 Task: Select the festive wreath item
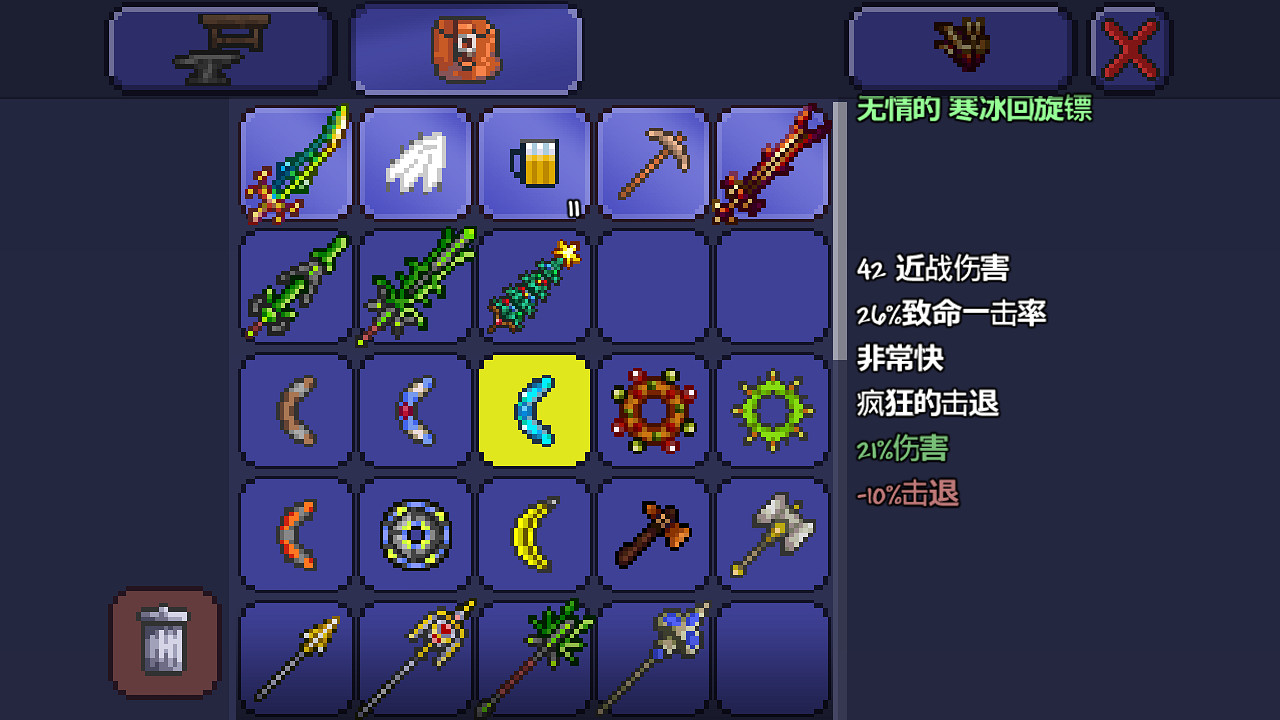(653, 410)
